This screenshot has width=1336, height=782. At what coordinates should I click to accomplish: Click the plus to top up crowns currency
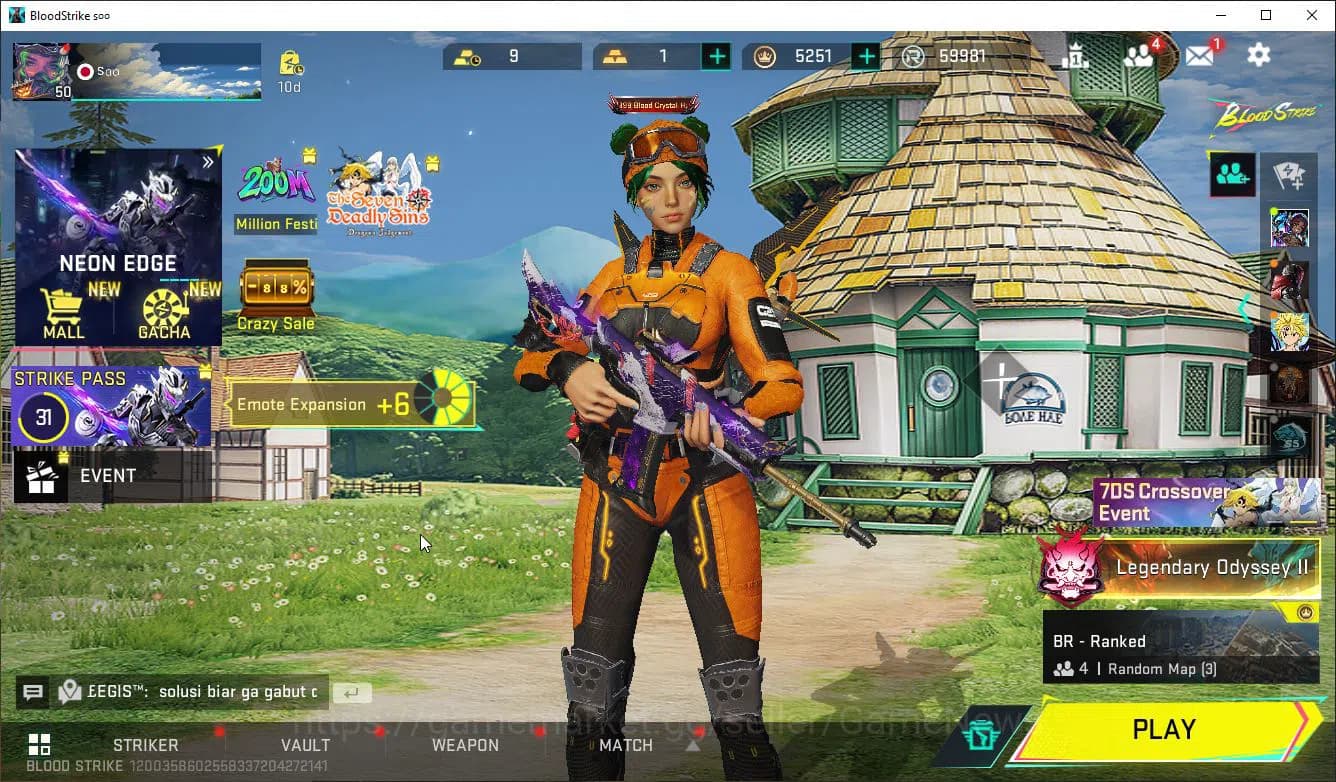point(865,56)
